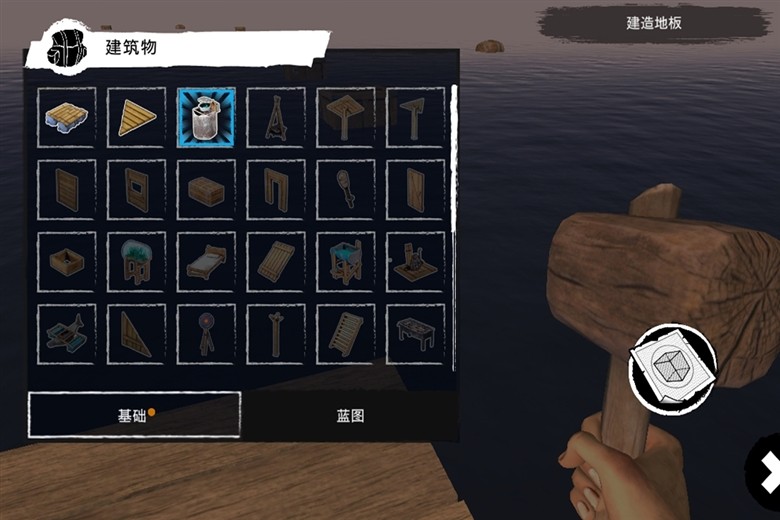780x520 pixels.
Task: Select the wall torch item
Action: coord(346,189)
